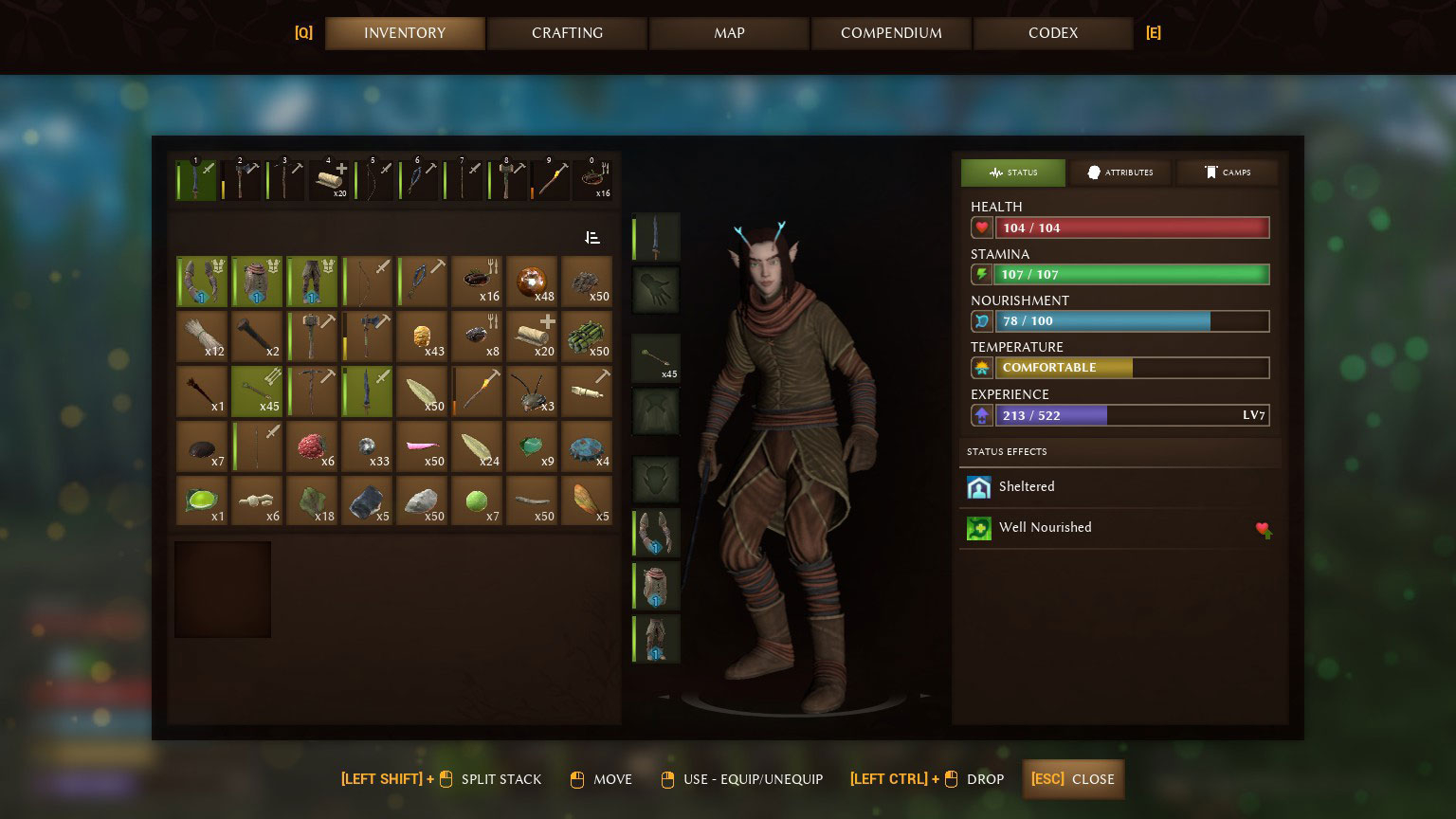The image size is (1456, 819).
Task: Select the sword in hotbar slot 1
Action: click(x=196, y=179)
